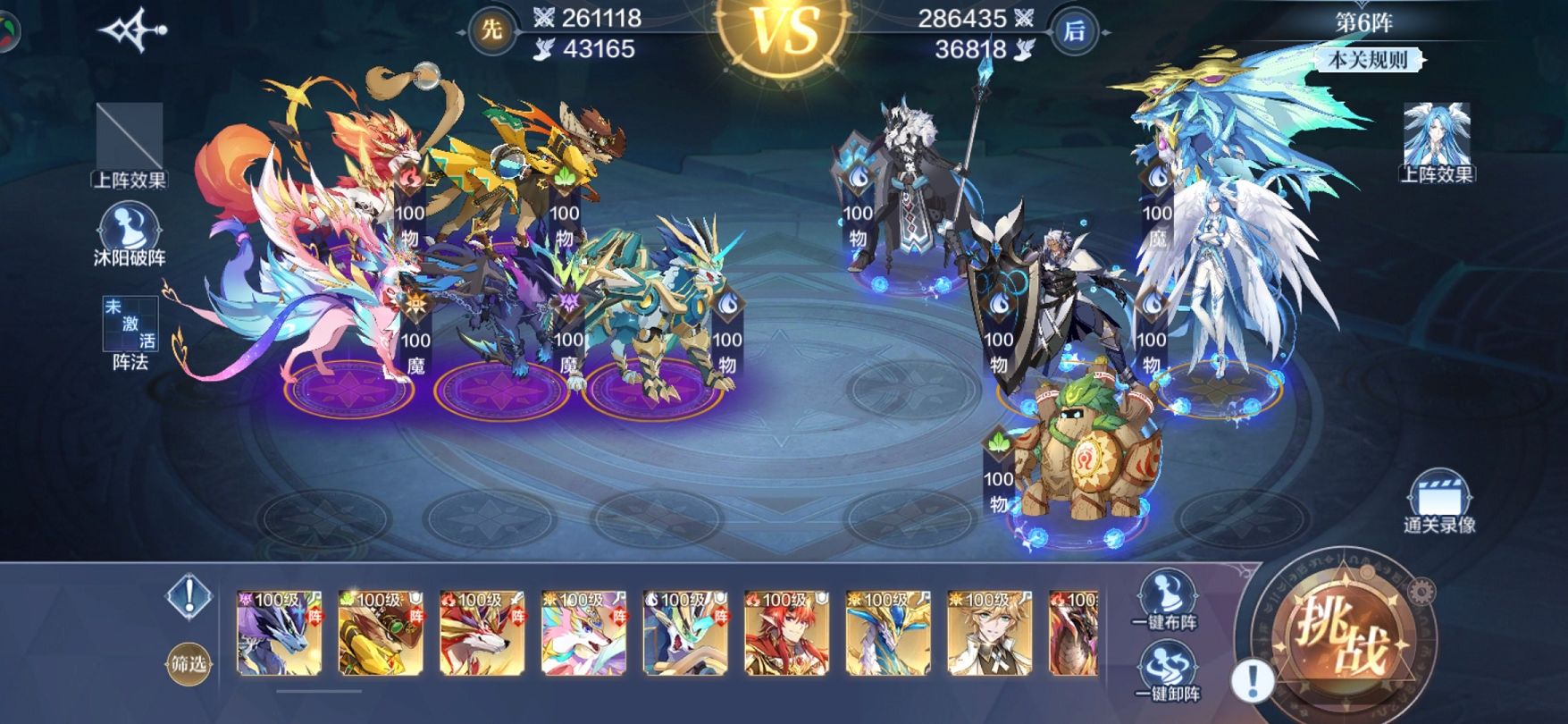Open the diamond exclamation info above 筛选
1568x724 pixels.
pos(189,595)
